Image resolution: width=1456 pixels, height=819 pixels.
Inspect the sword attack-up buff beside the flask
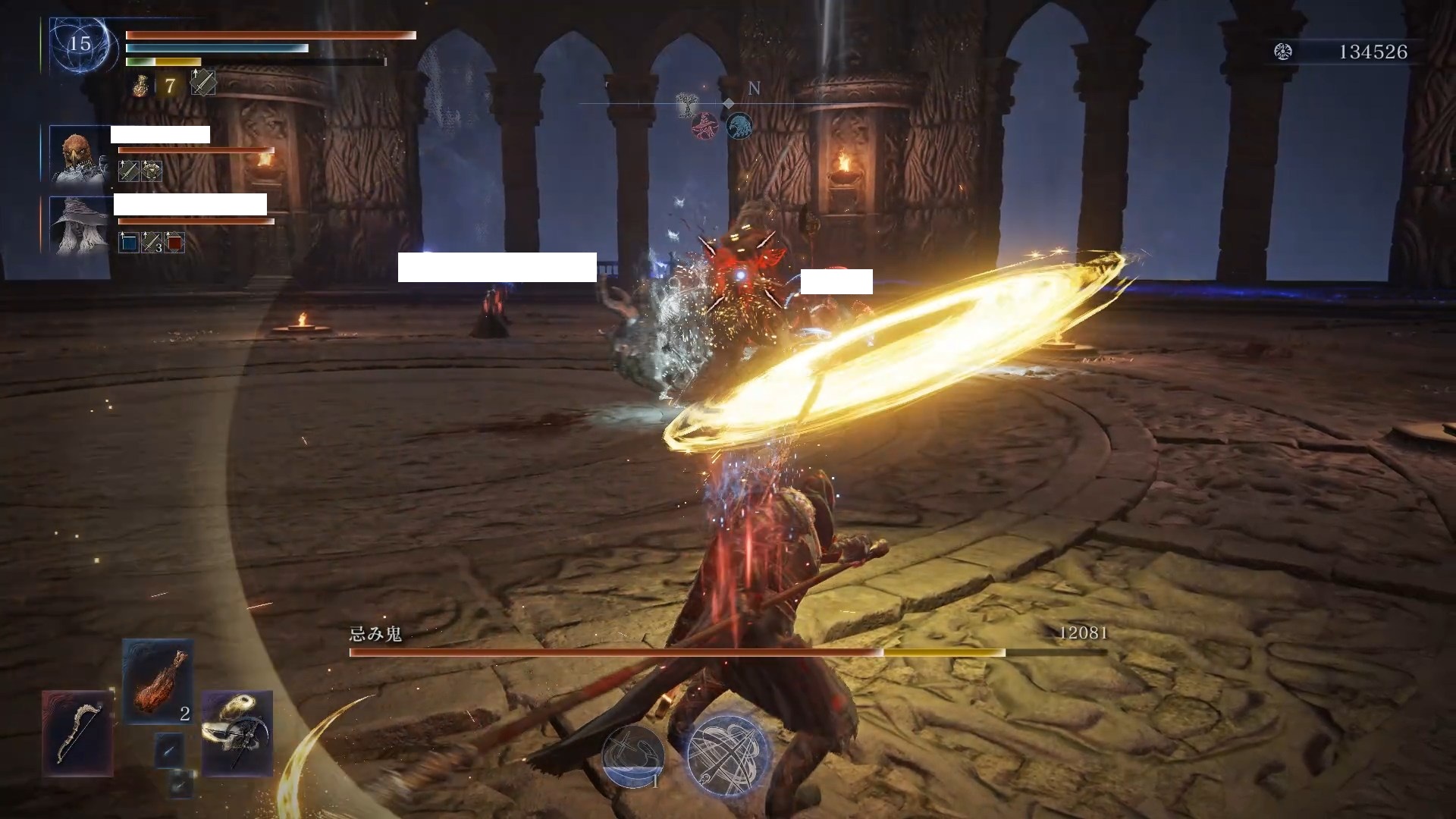pos(202,83)
